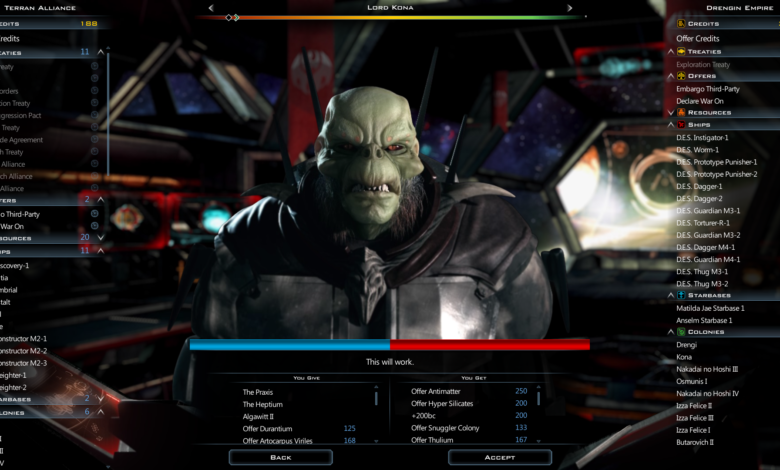This screenshot has width=780, height=470.
Task: Choose Matilda Jae Starbase 1
Action: coord(710,308)
